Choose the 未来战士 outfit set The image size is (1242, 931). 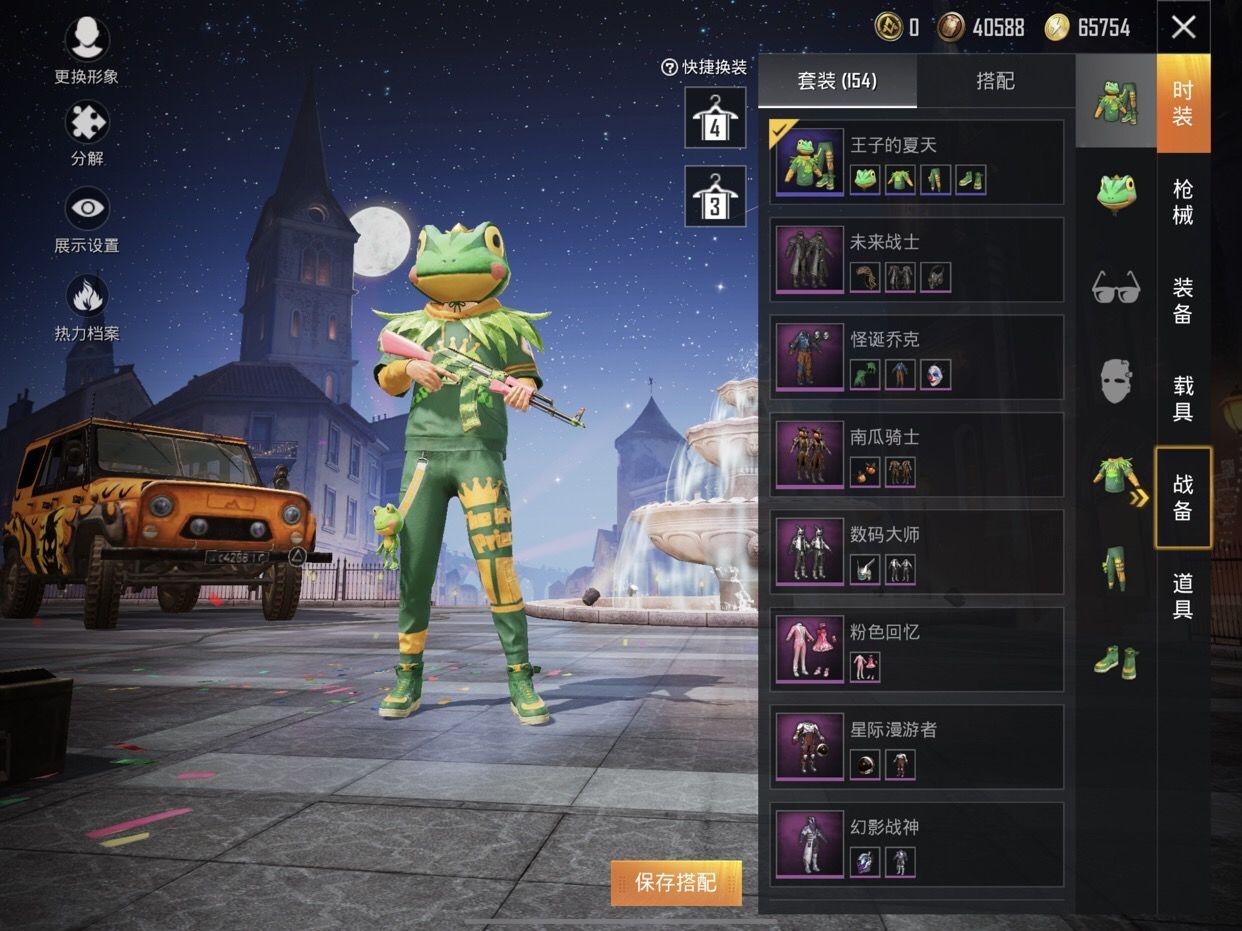[916, 260]
